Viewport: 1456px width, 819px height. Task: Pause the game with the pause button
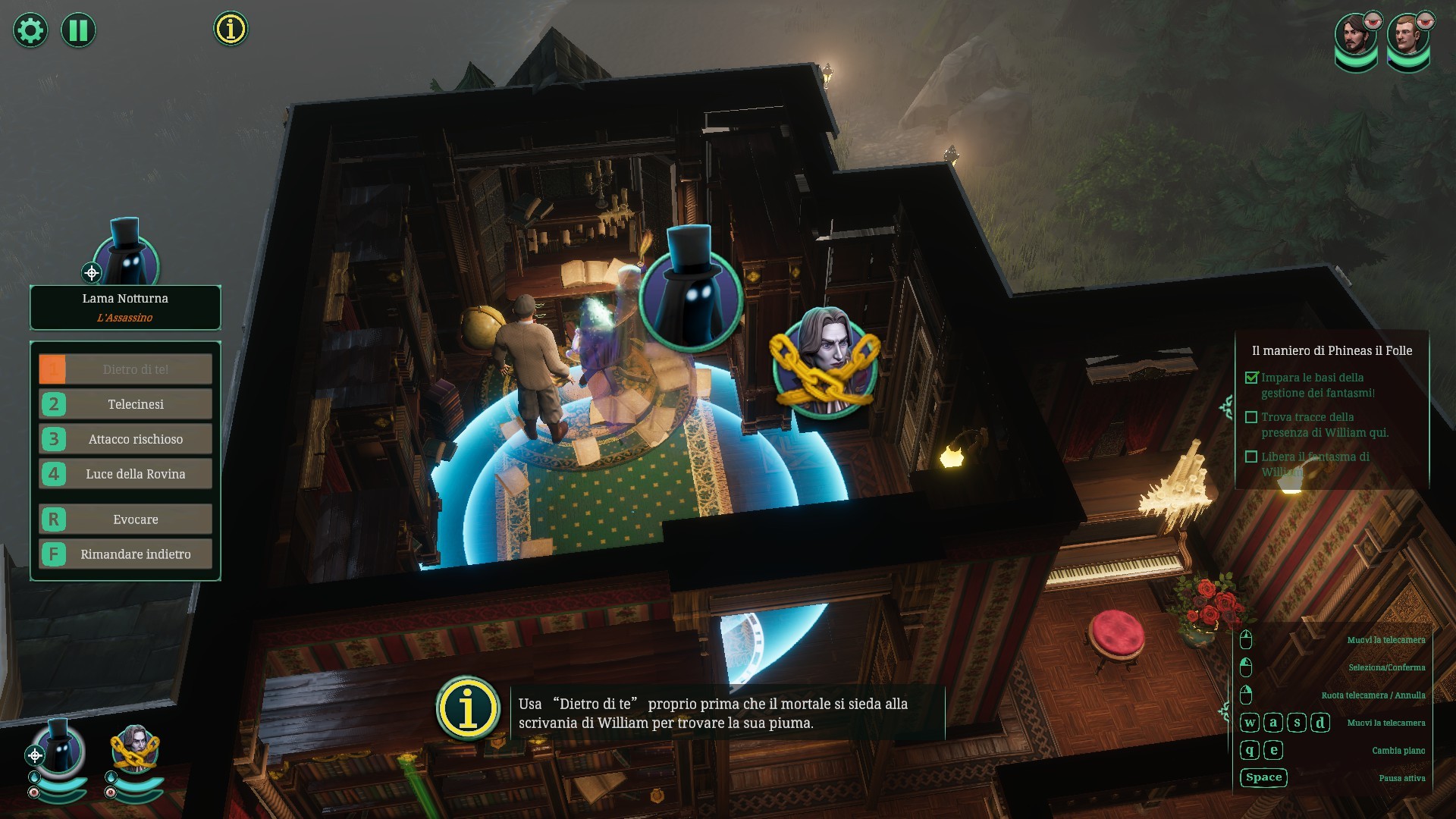coord(78,30)
